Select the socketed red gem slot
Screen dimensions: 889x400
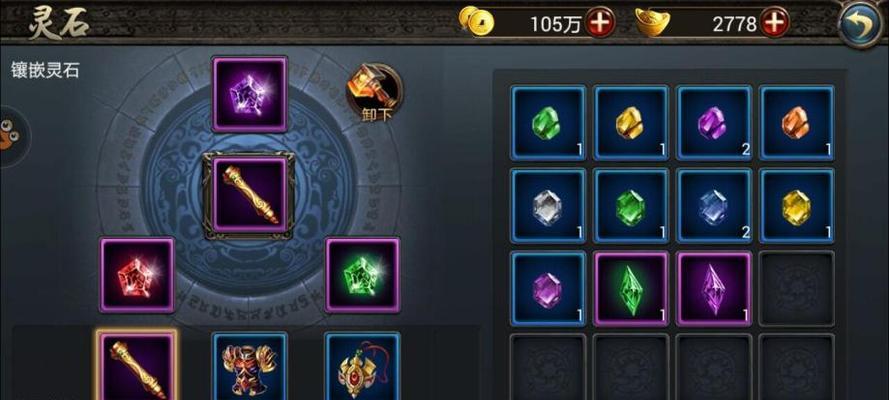pos(137,275)
